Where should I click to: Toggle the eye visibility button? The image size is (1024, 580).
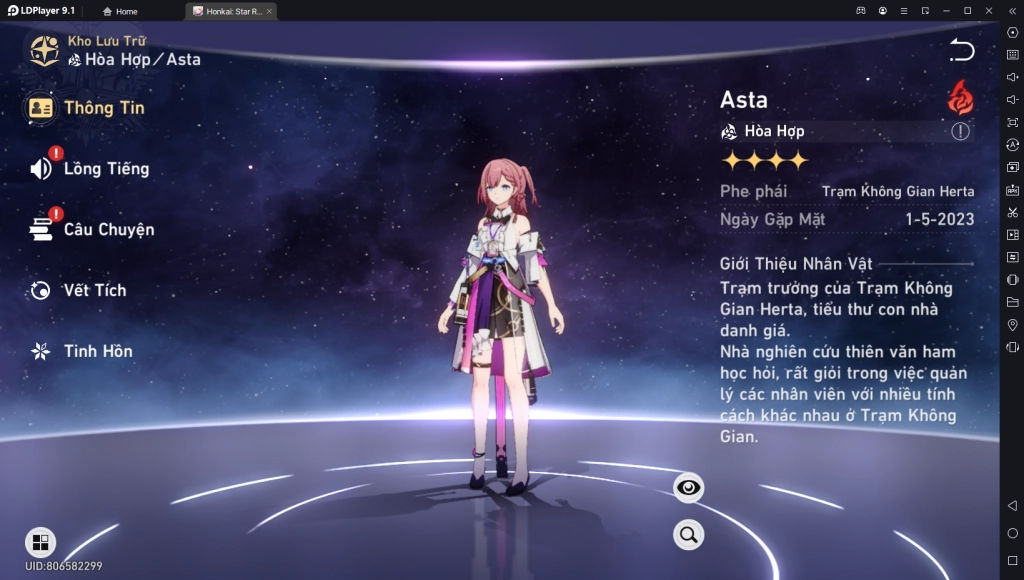coord(688,488)
